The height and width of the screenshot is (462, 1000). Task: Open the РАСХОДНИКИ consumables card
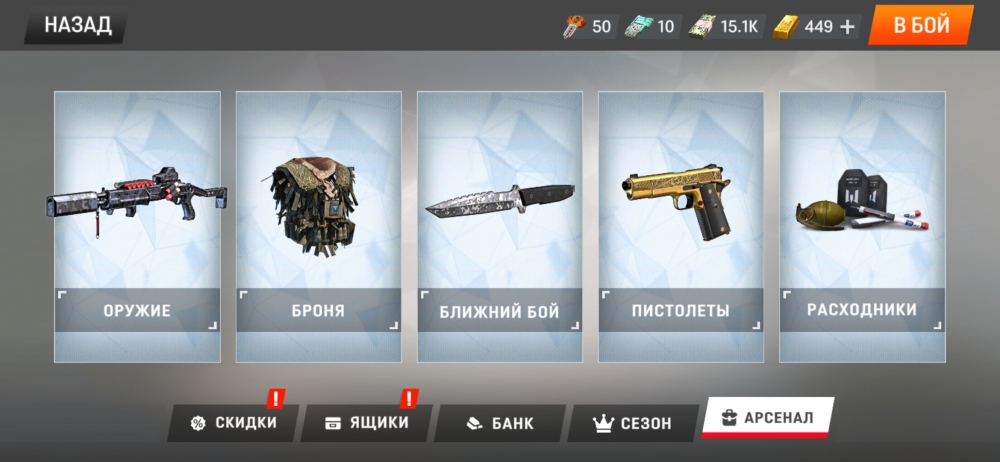pyautogui.click(x=862, y=226)
